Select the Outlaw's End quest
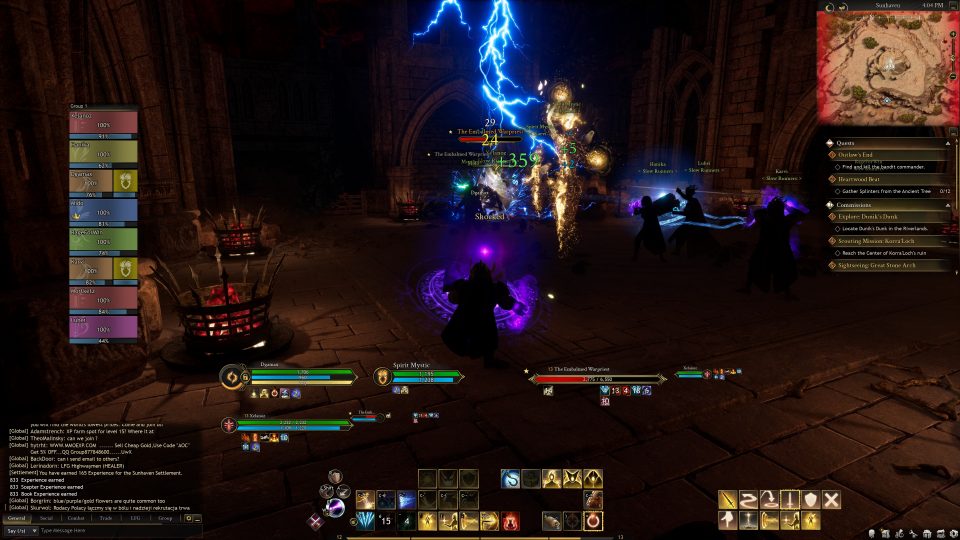The height and width of the screenshot is (540, 960). pyautogui.click(x=862, y=155)
